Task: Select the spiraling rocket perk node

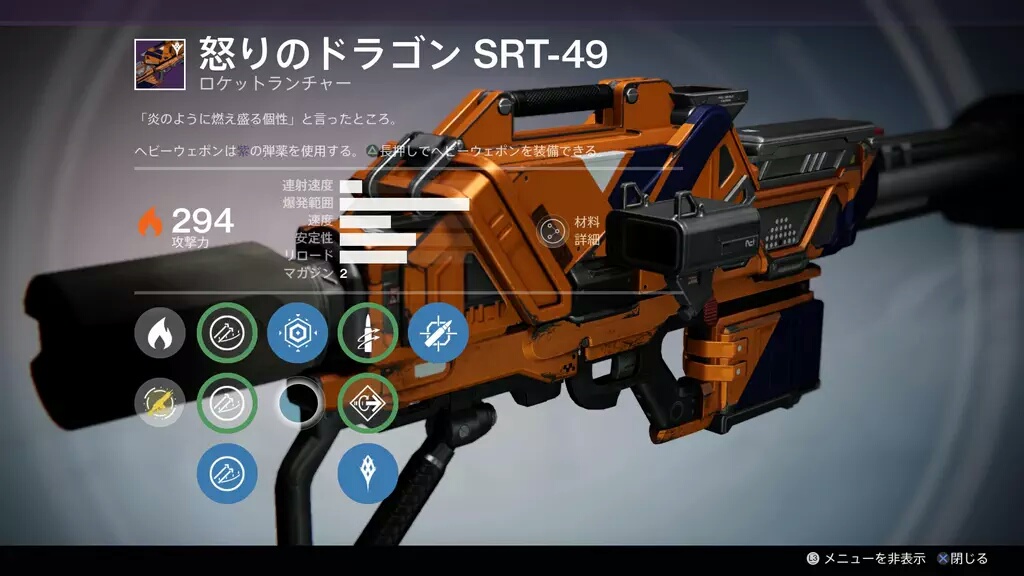Action: pyautogui.click(x=367, y=333)
